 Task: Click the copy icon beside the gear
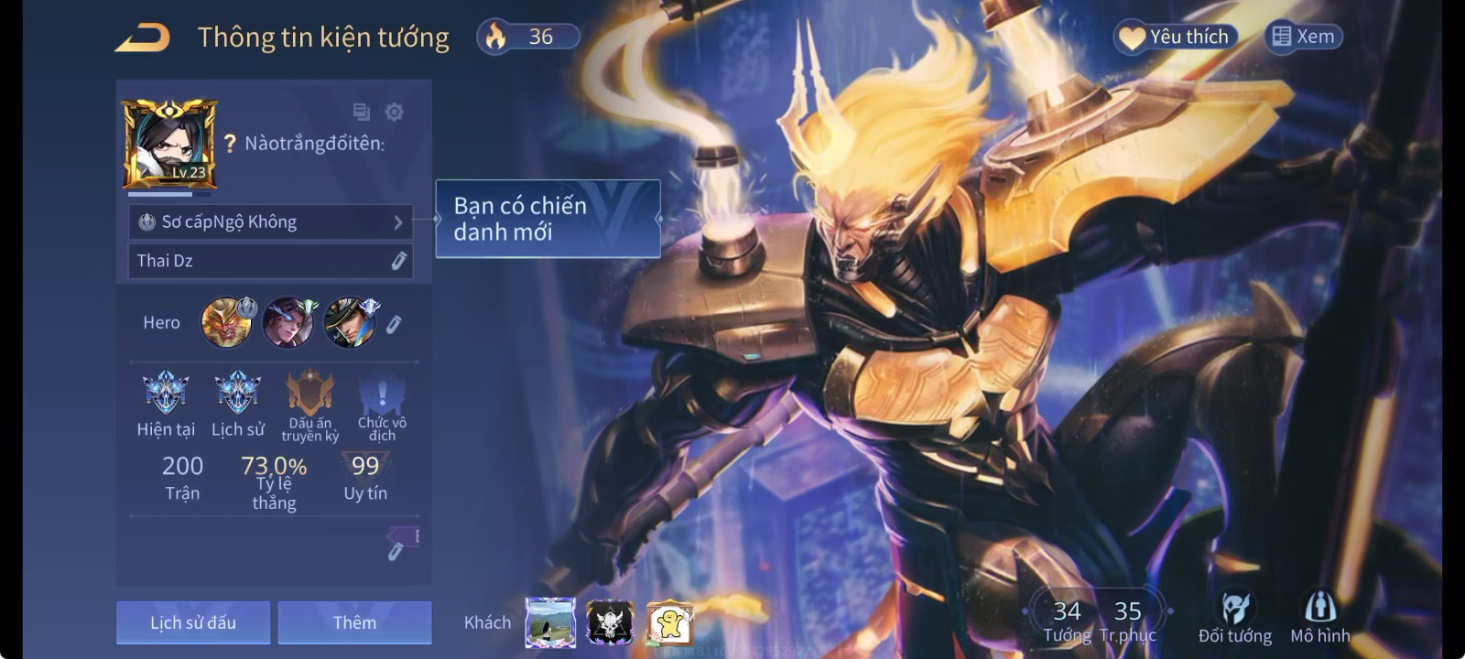361,112
